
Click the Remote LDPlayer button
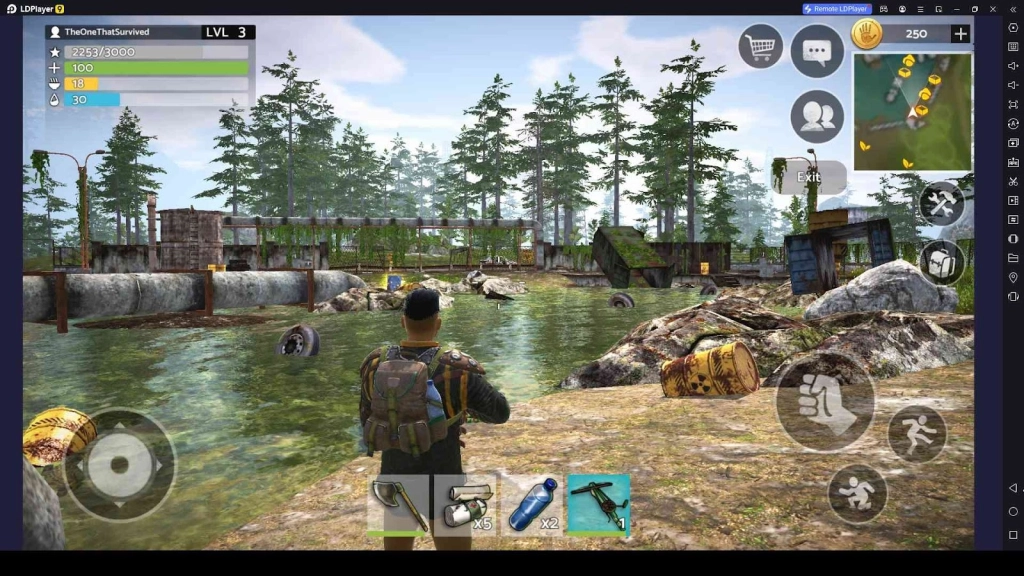837,9
